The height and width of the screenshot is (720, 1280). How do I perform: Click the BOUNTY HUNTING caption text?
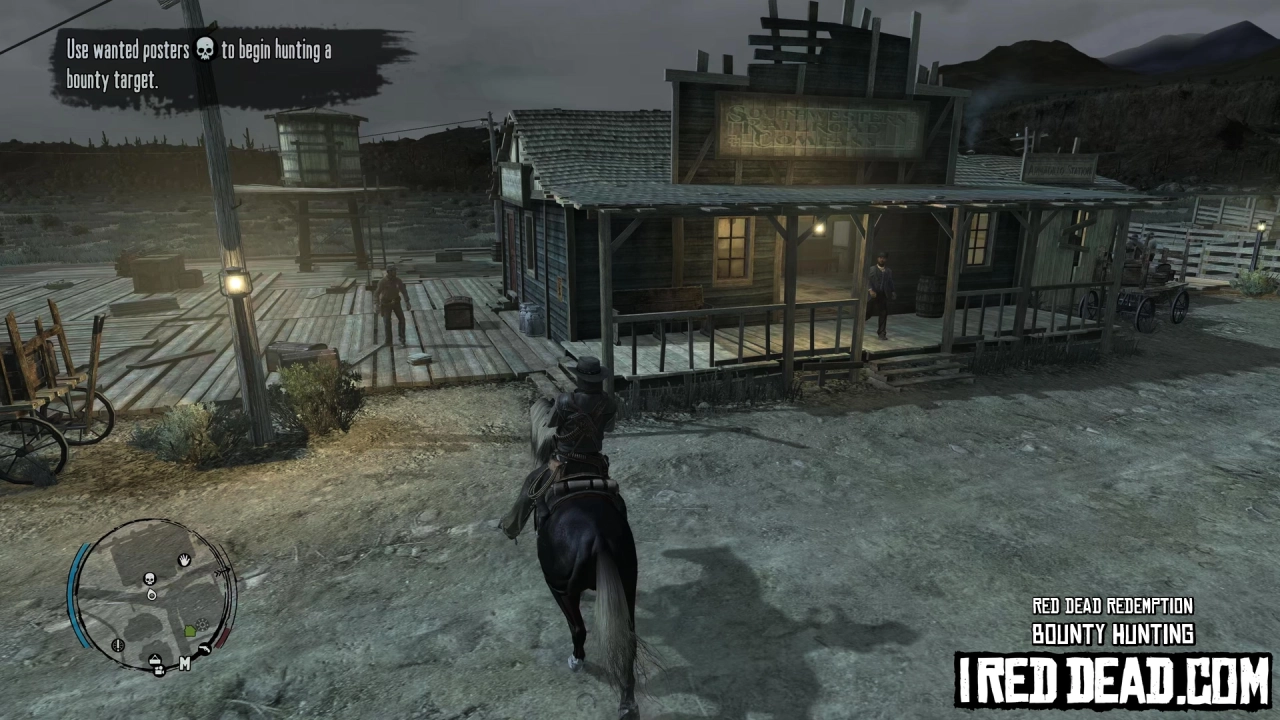click(x=1112, y=634)
